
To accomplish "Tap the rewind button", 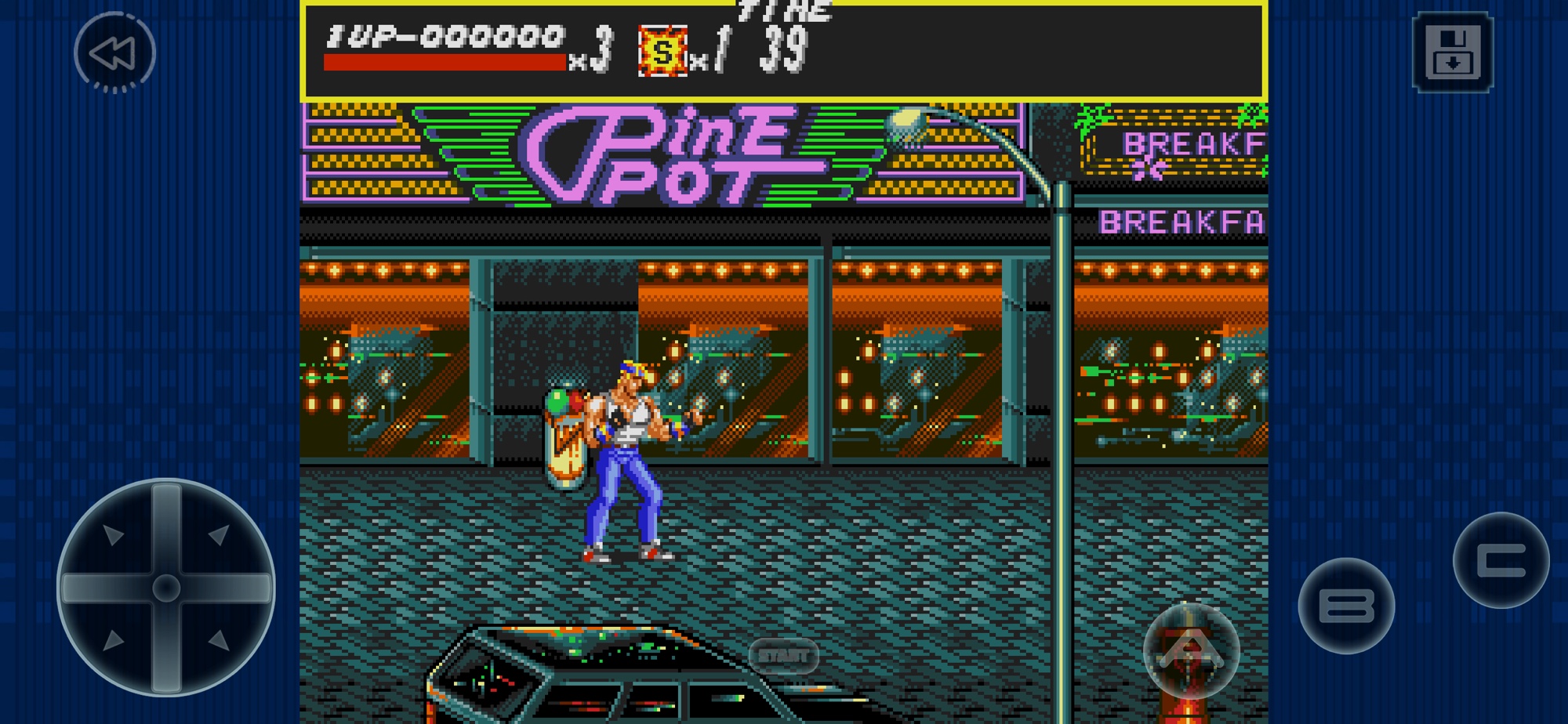I will pos(114,52).
